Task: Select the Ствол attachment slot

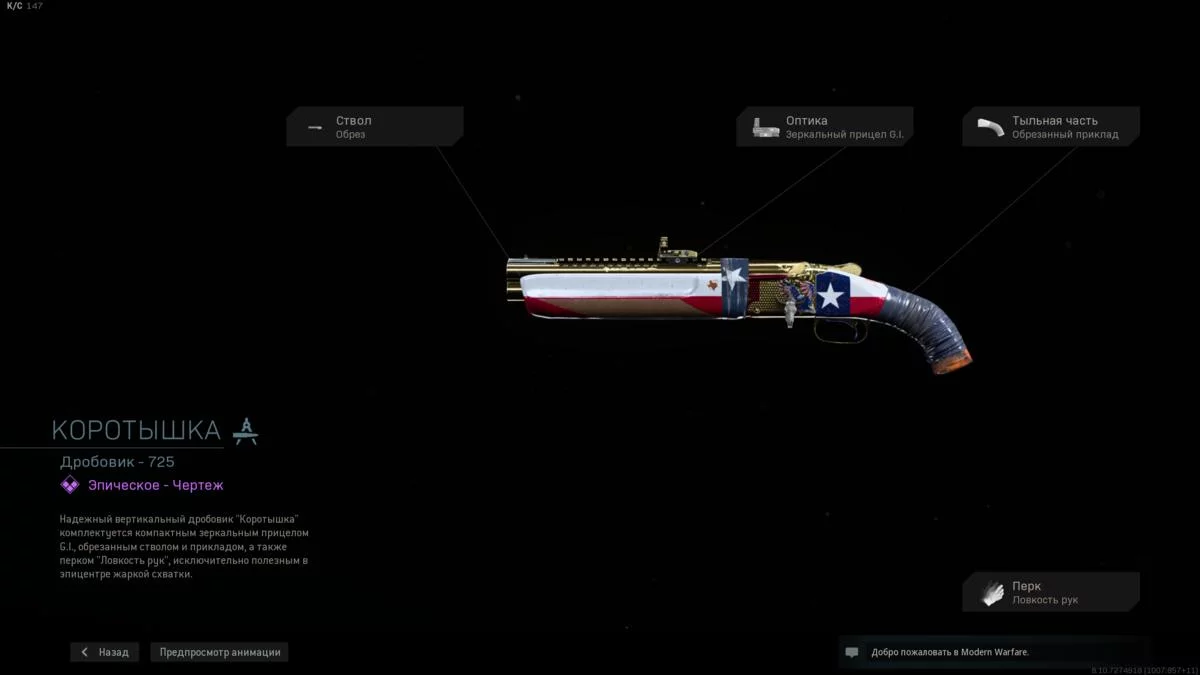Action: pos(375,127)
